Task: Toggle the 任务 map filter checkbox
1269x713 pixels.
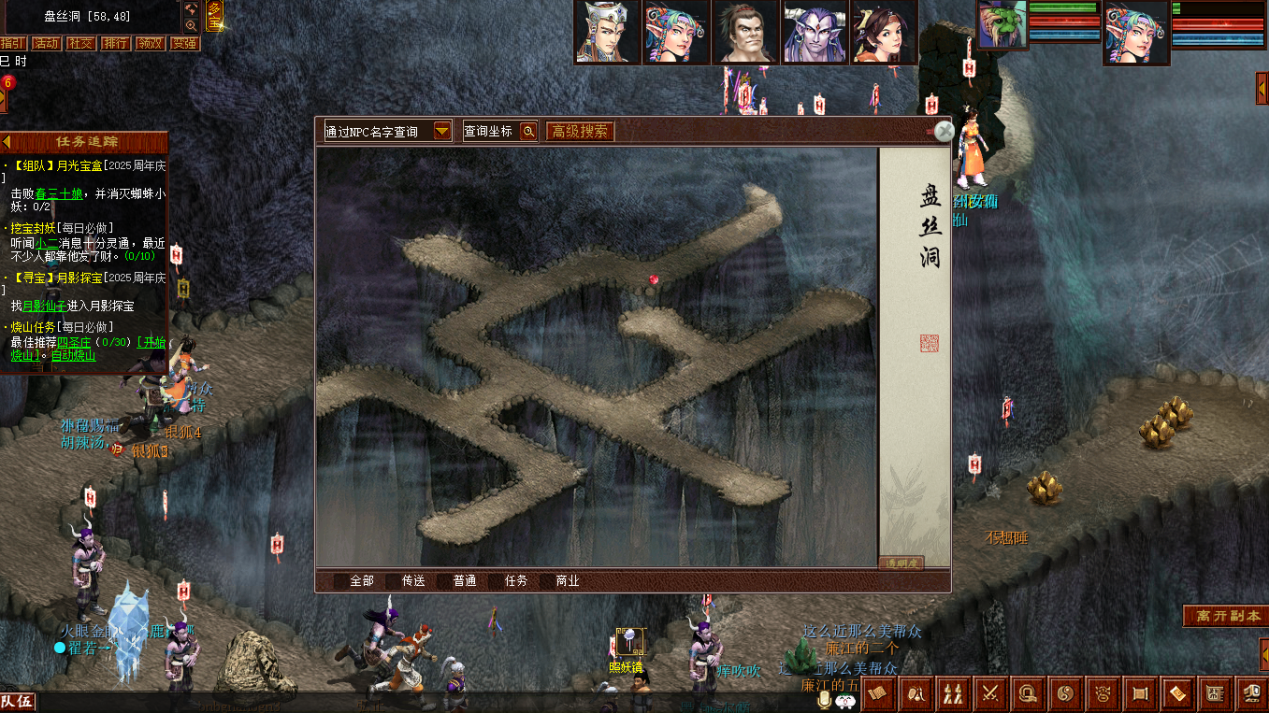Action: 496,581
